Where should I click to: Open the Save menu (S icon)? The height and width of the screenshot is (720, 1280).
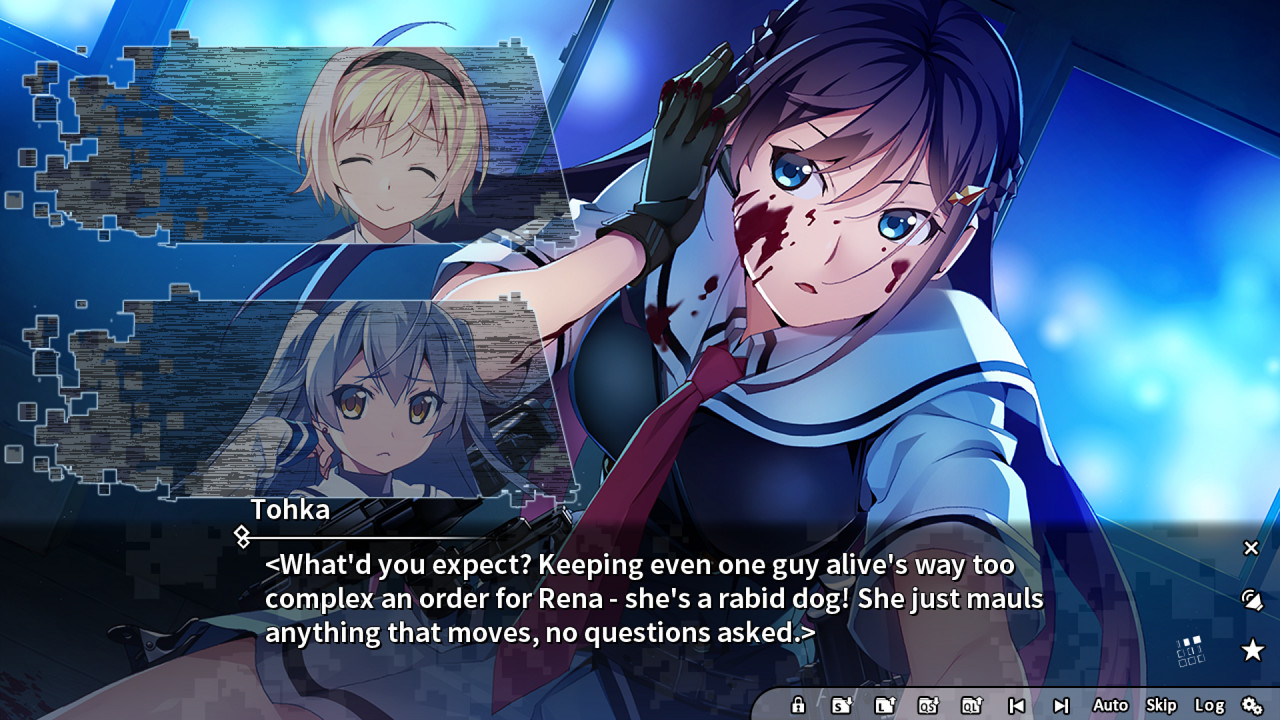point(841,705)
